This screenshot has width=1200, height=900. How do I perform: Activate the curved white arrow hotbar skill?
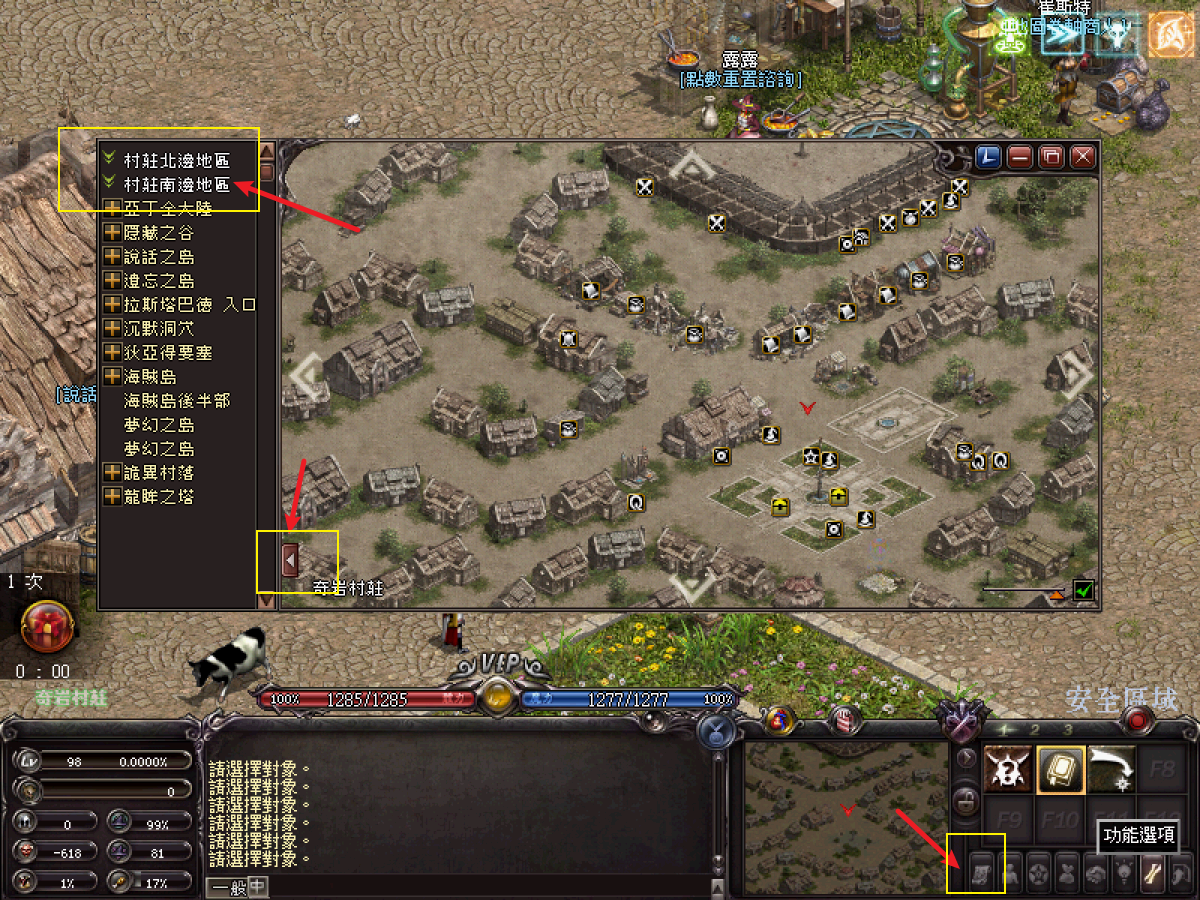click(x=1111, y=769)
